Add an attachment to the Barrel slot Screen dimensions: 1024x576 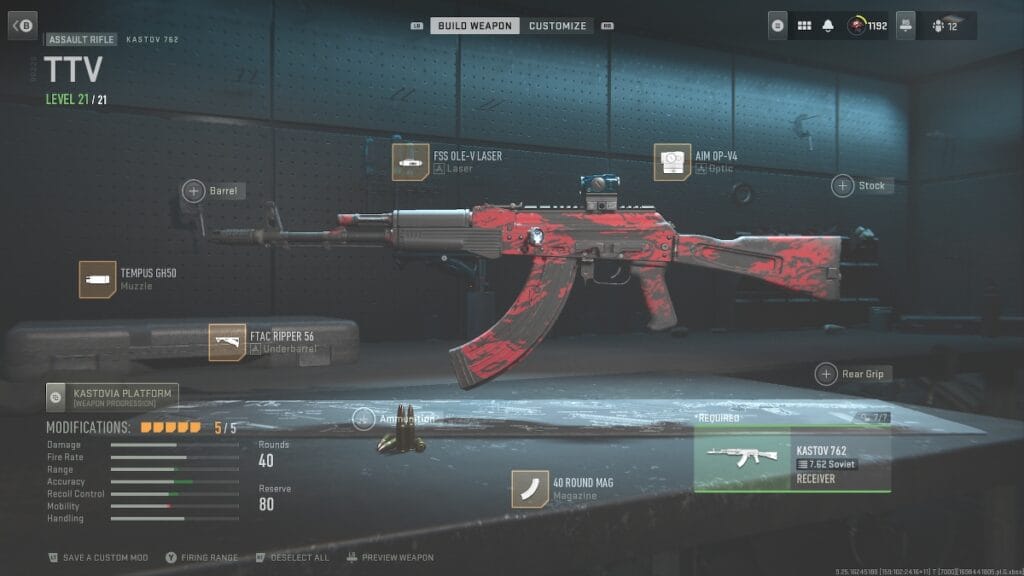coord(193,190)
